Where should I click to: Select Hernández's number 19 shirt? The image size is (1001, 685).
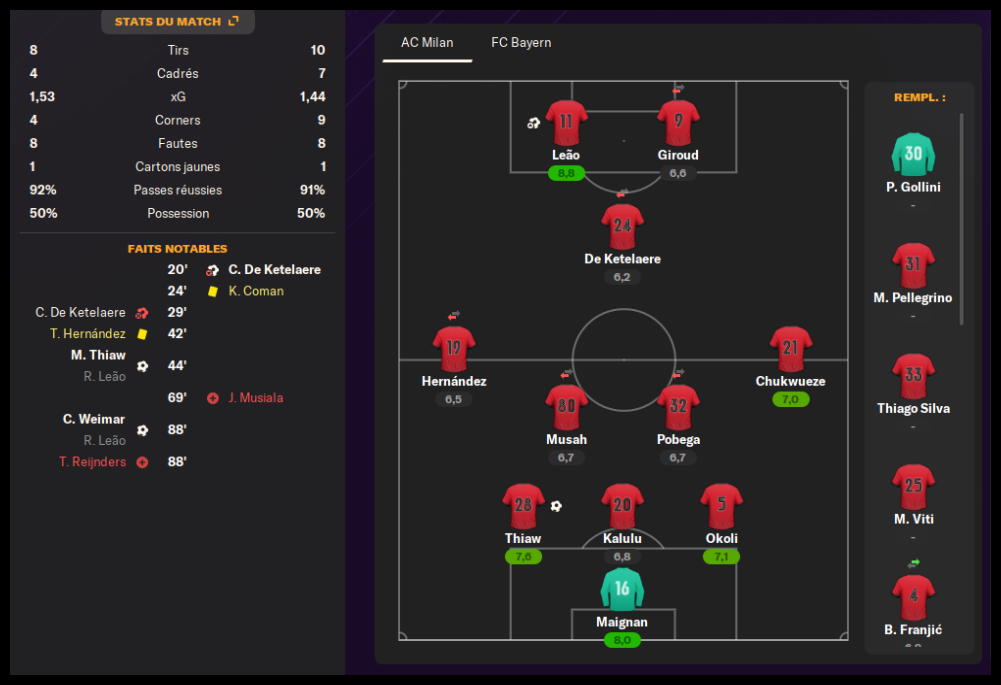(454, 349)
